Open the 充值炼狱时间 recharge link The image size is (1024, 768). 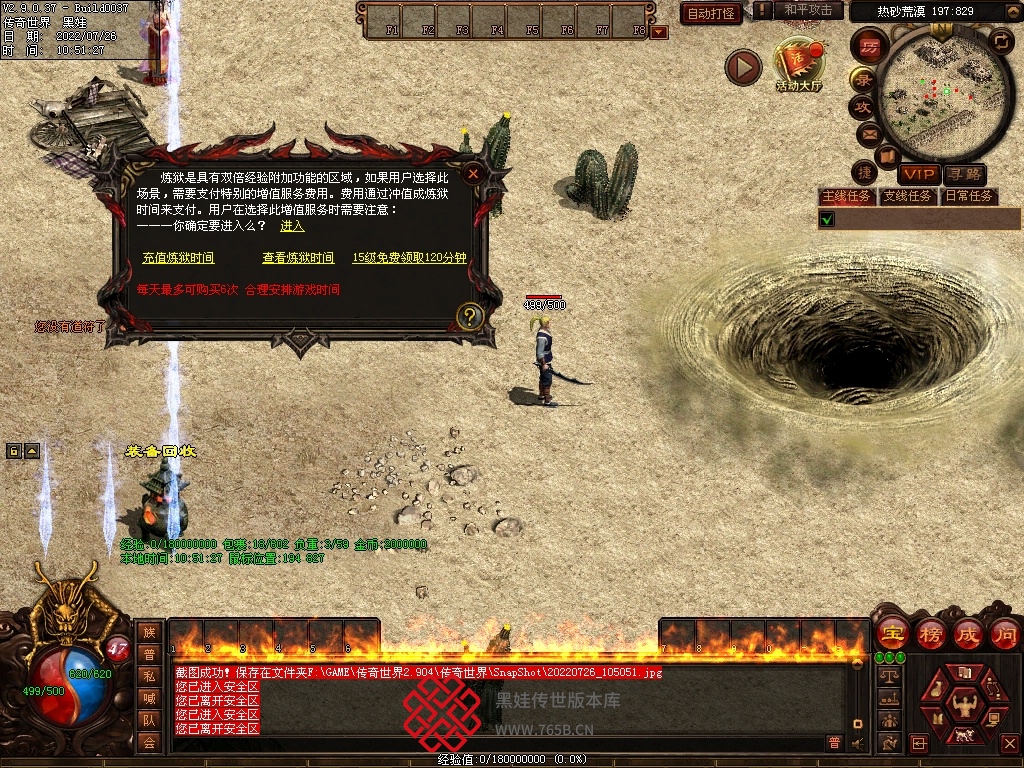pos(178,258)
